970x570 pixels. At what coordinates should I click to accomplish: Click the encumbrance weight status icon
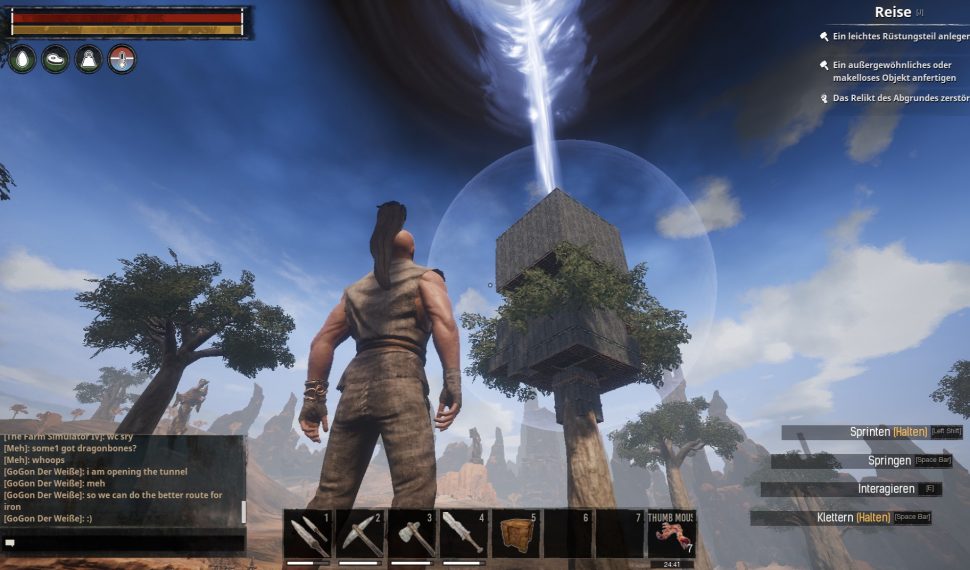(x=89, y=59)
